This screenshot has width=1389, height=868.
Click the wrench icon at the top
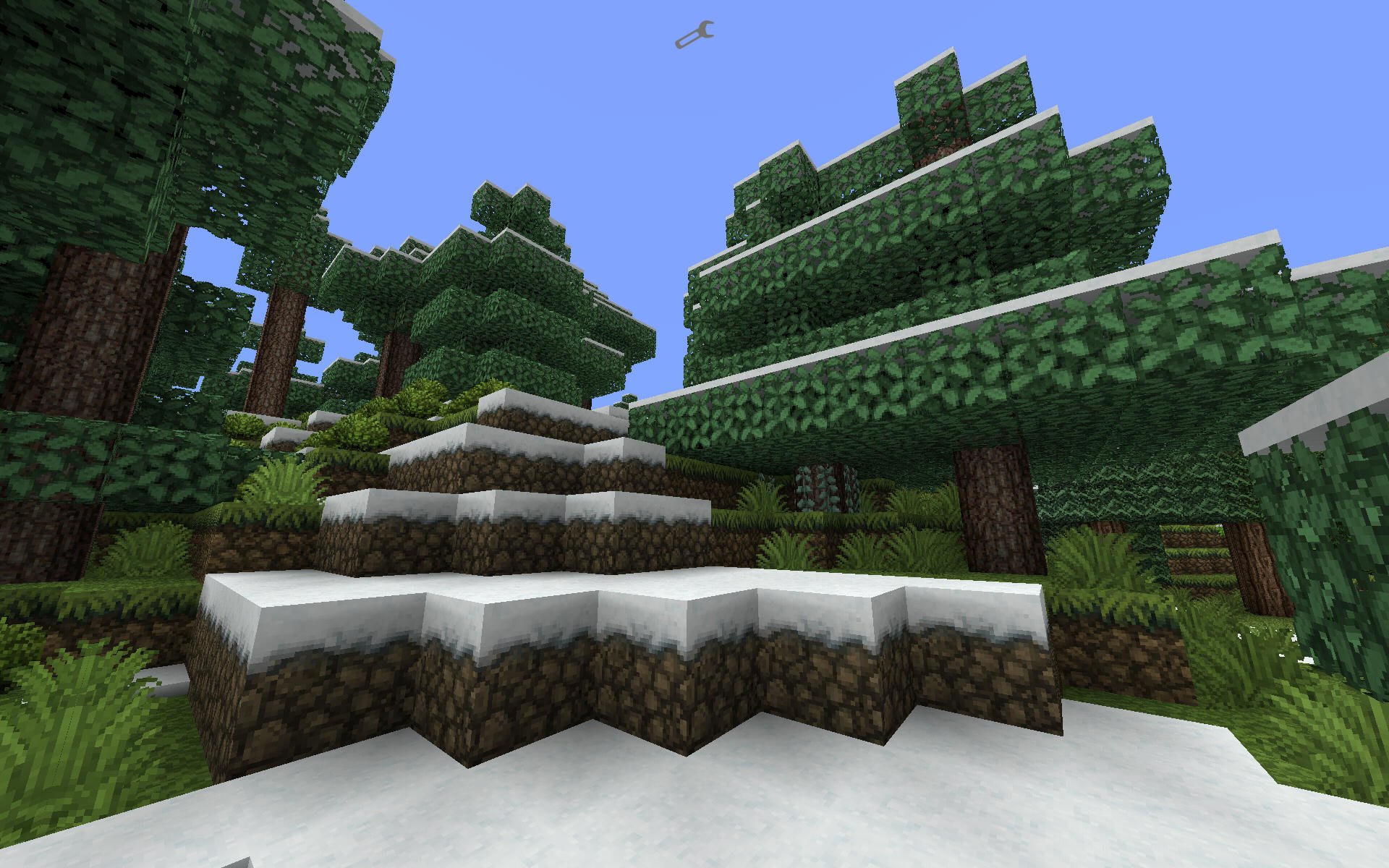coord(694,35)
